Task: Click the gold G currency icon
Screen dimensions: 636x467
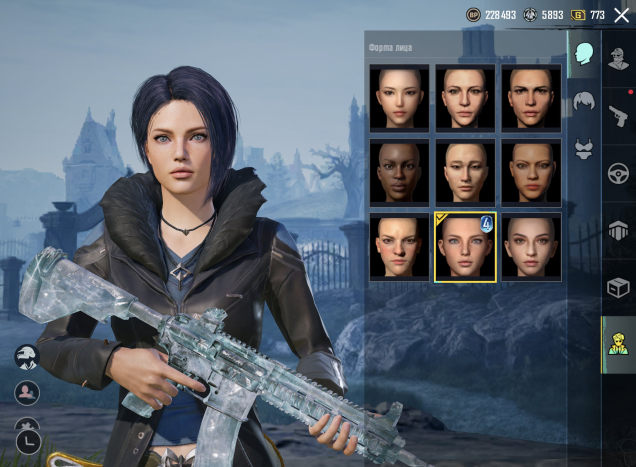Action: coord(578,15)
